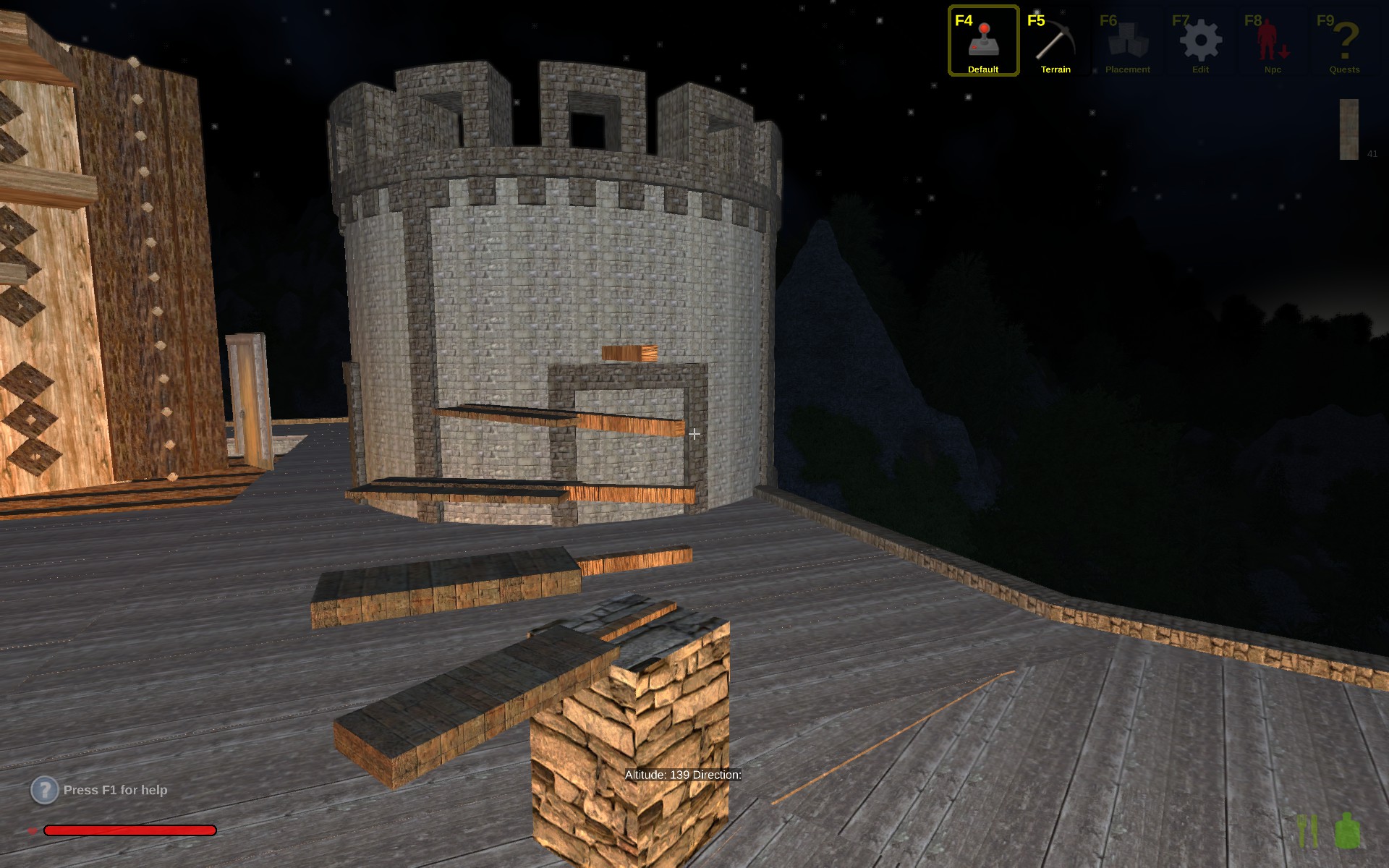Select the wooden plank inventory item
The width and height of the screenshot is (1389, 868).
tap(1348, 129)
